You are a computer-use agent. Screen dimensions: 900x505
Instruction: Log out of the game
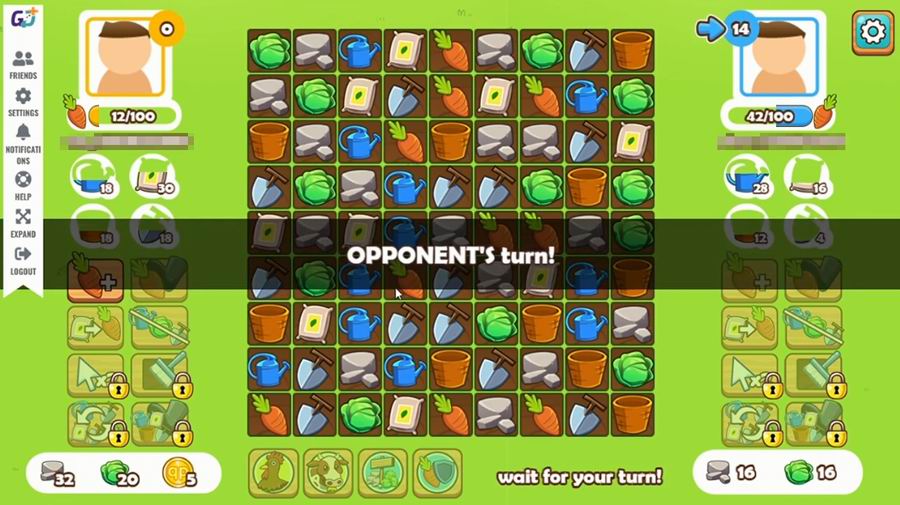[x=23, y=260]
